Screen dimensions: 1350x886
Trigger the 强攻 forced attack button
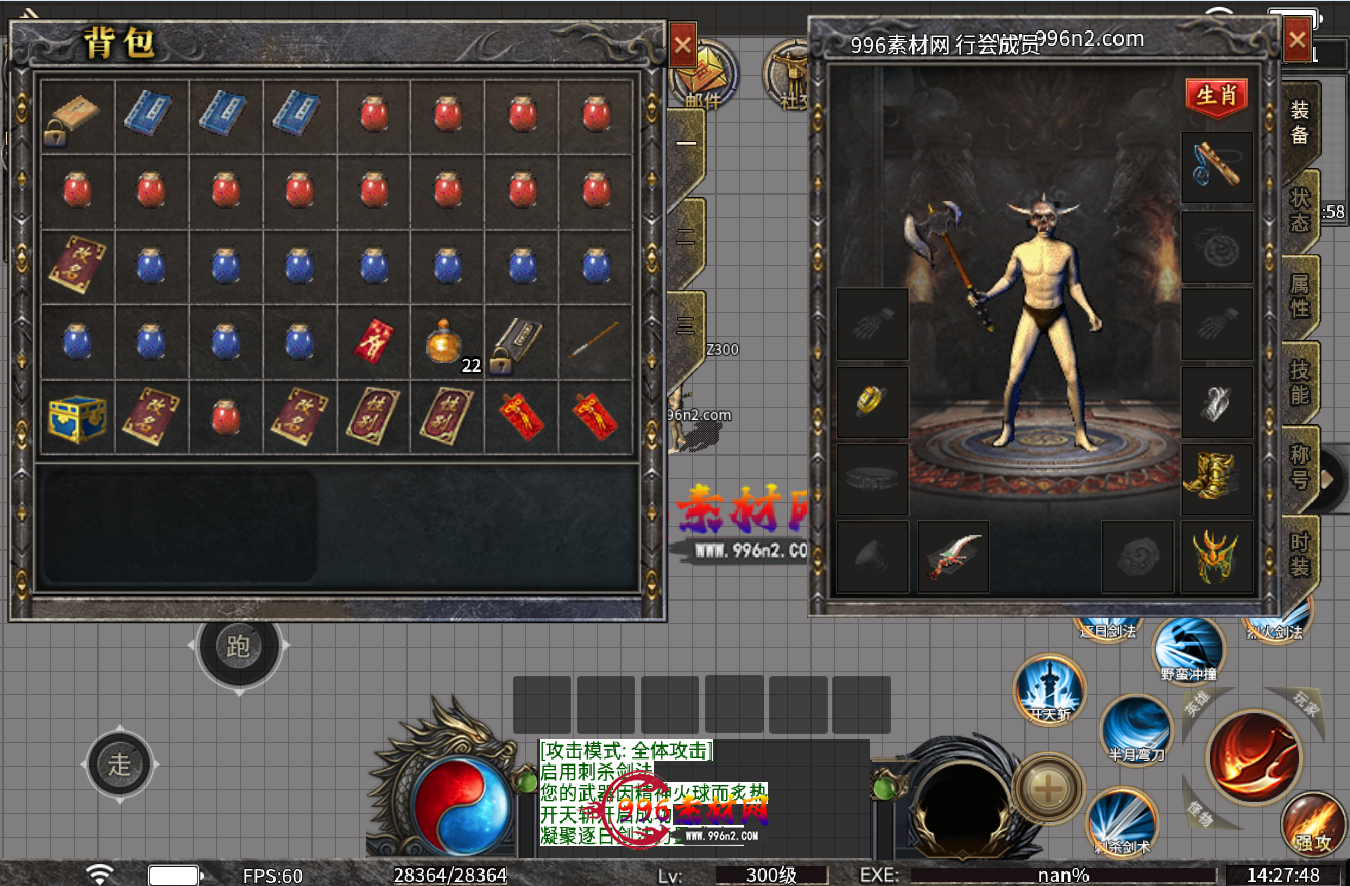1313,825
